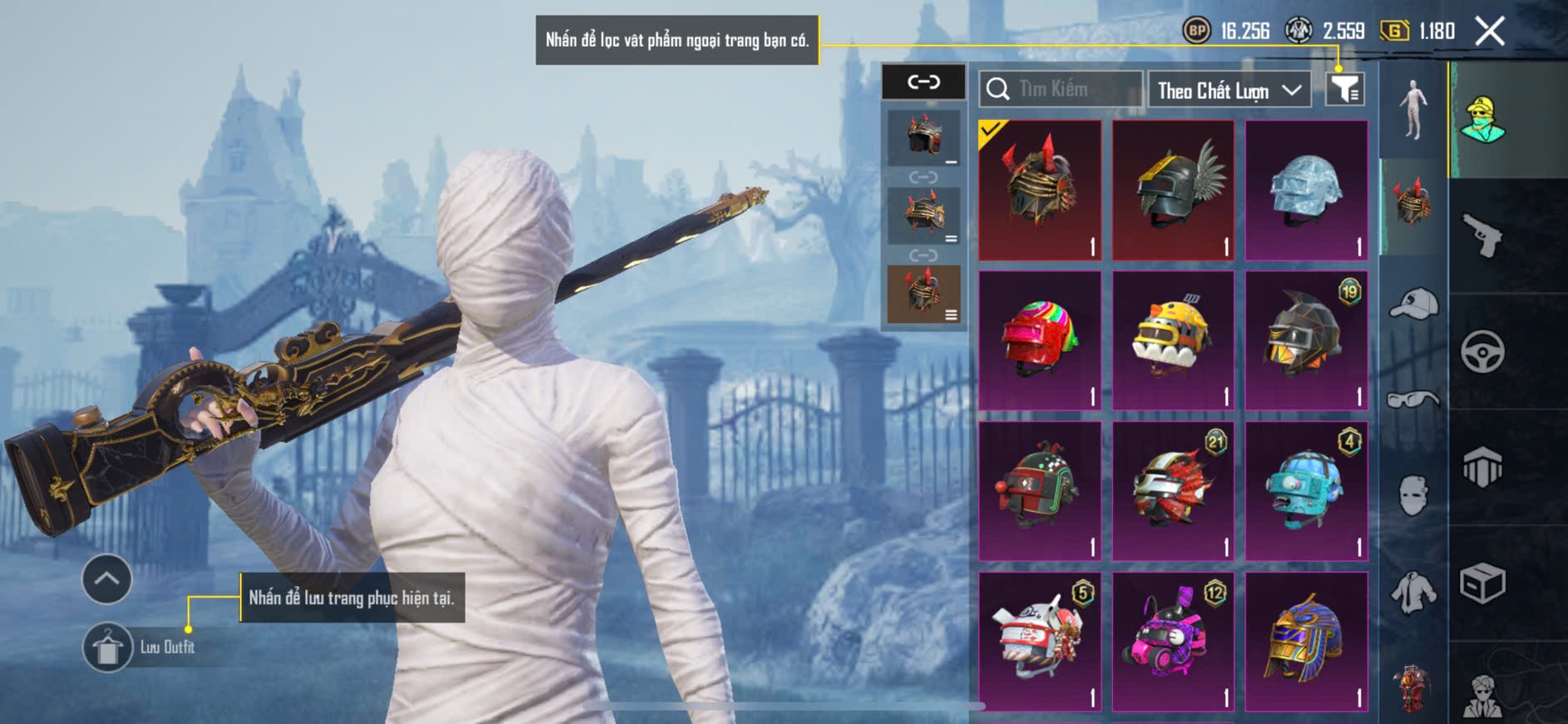Choose the ice crystal helmet skin
This screenshot has height=724, width=1568.
click(1306, 190)
